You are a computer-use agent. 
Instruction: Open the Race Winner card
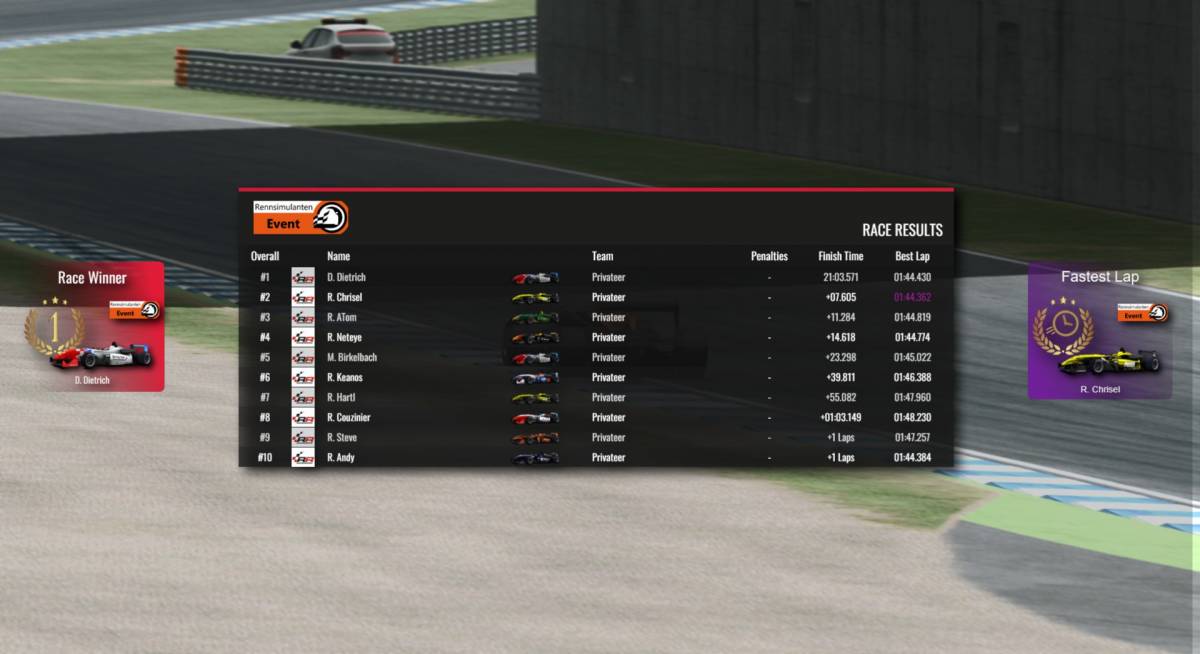click(92, 327)
